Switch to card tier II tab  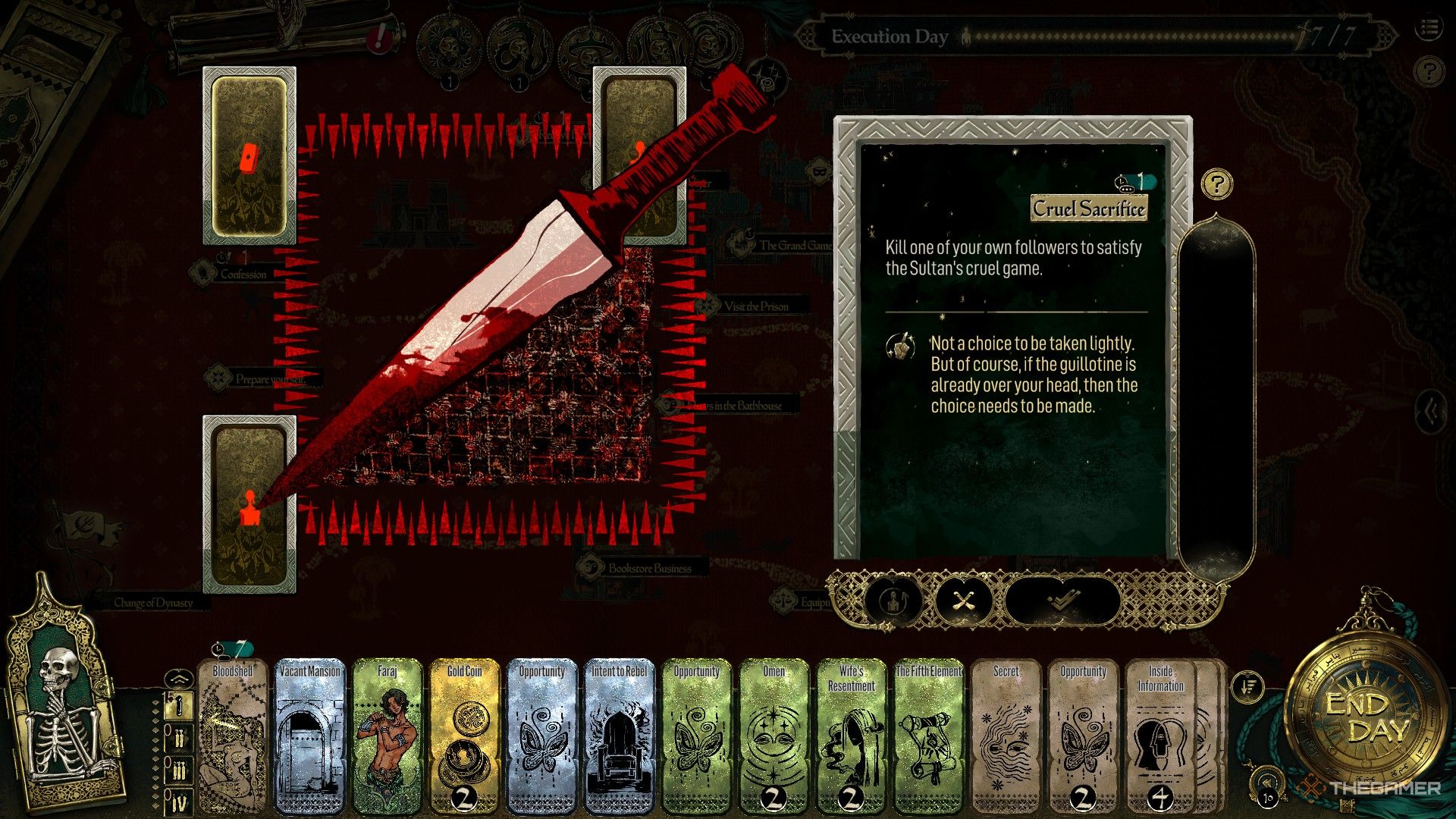pos(179,738)
